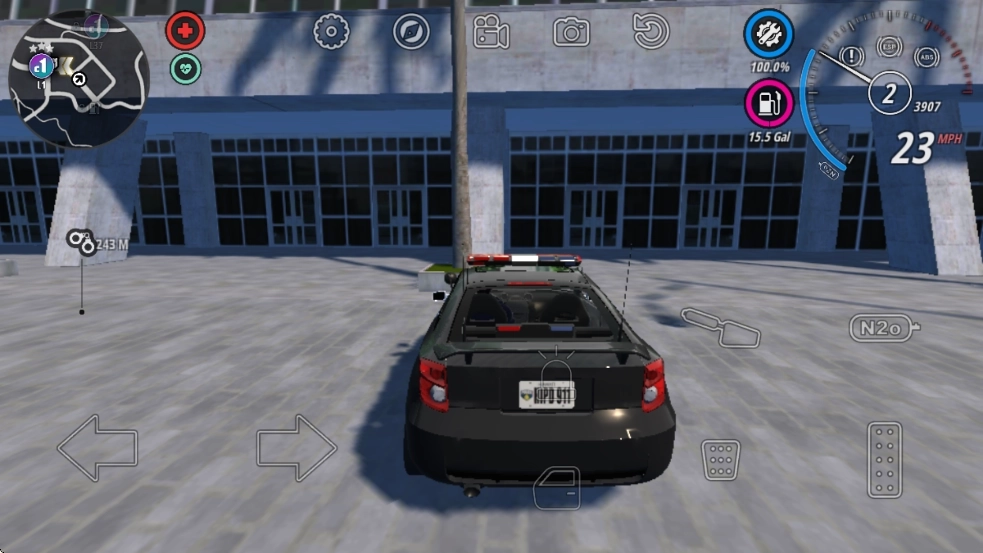The height and width of the screenshot is (553, 983).
Task: Steer left with the left arrow
Action: tap(97, 448)
